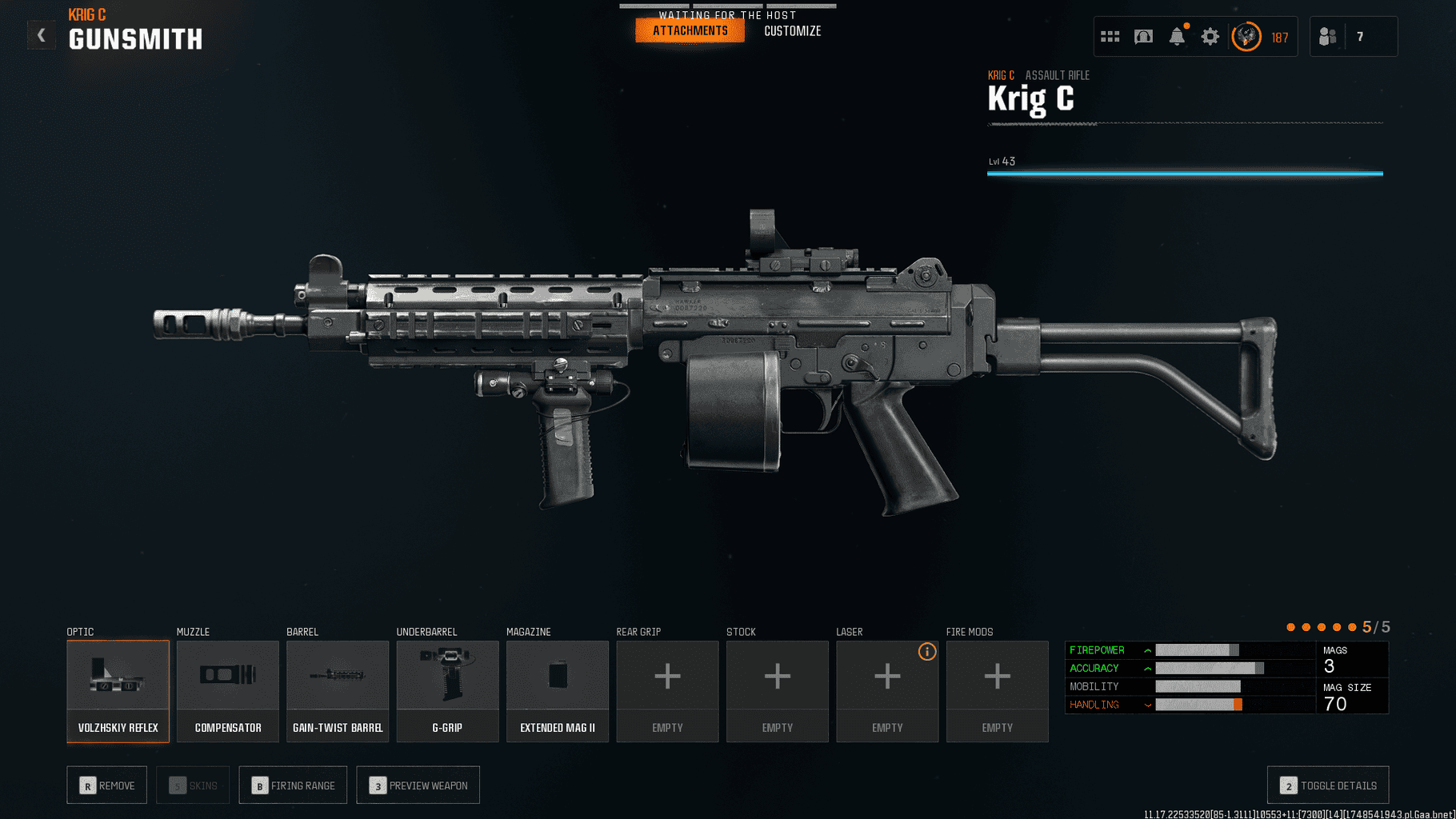
Task: Open the social panel showing 7 players
Action: [1353, 36]
